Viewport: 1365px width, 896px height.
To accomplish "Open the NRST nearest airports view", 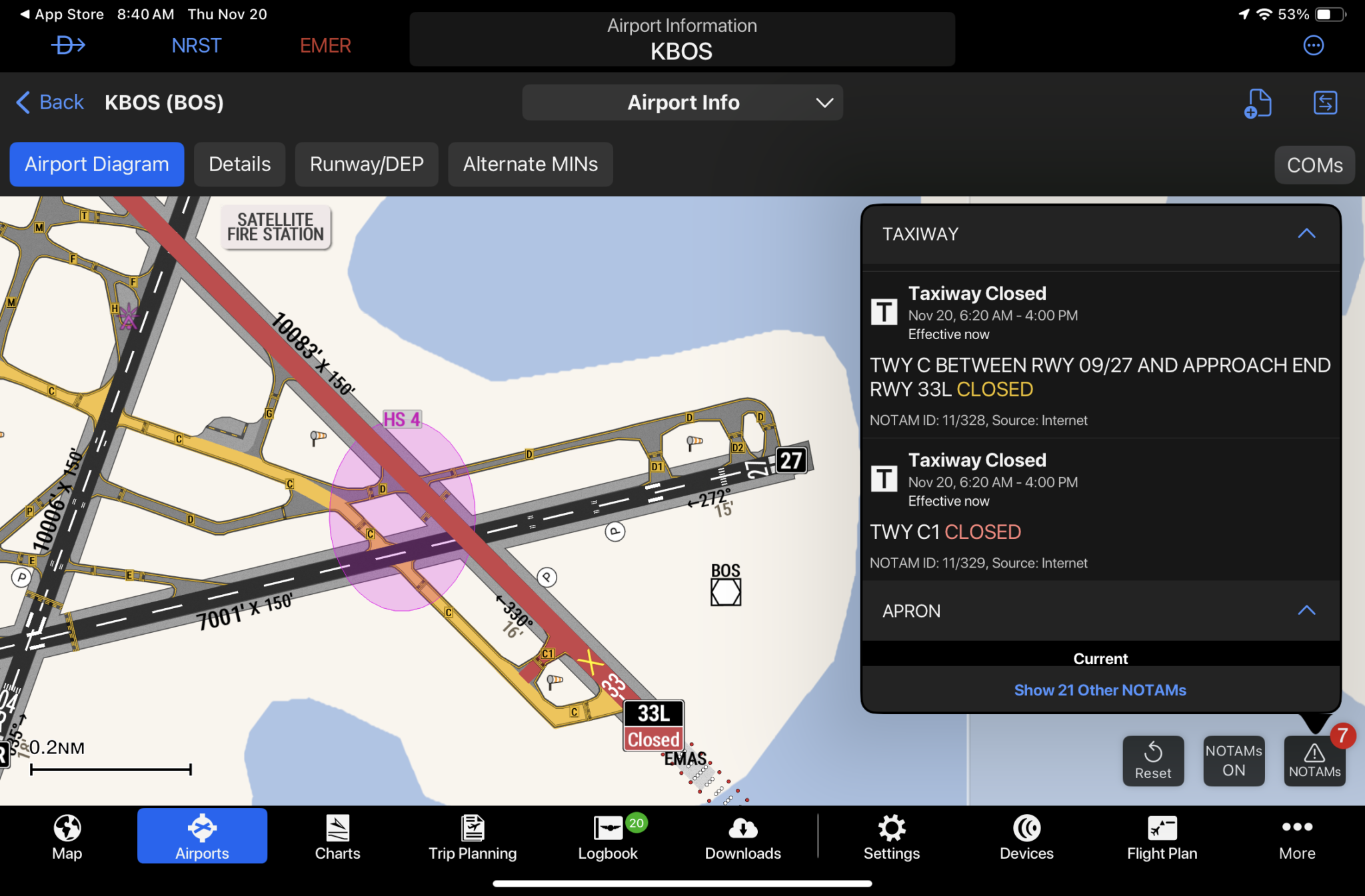I will (197, 45).
